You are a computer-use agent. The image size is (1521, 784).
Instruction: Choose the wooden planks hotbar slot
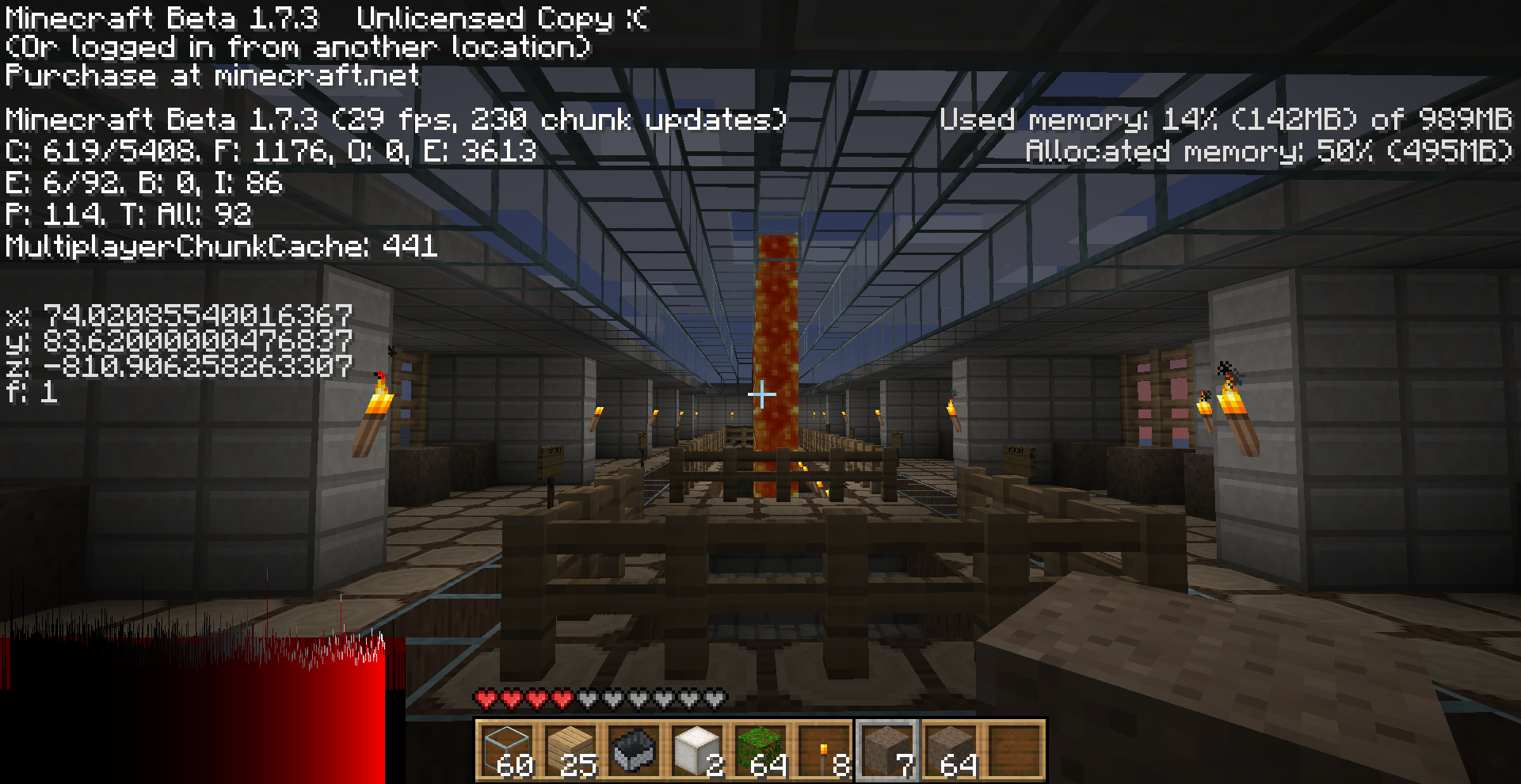(x=570, y=750)
